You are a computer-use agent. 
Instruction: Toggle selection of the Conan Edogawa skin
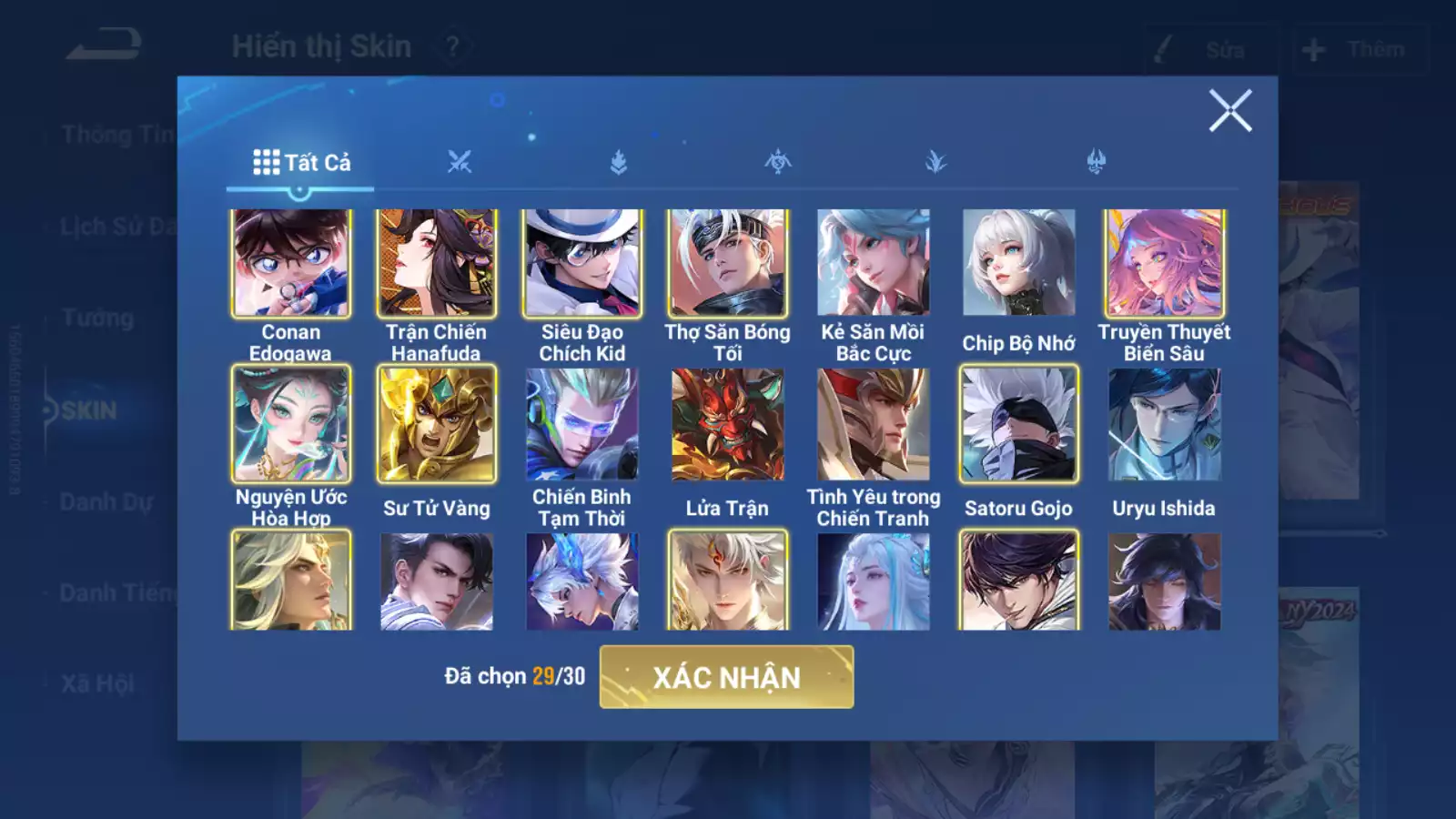(289, 262)
